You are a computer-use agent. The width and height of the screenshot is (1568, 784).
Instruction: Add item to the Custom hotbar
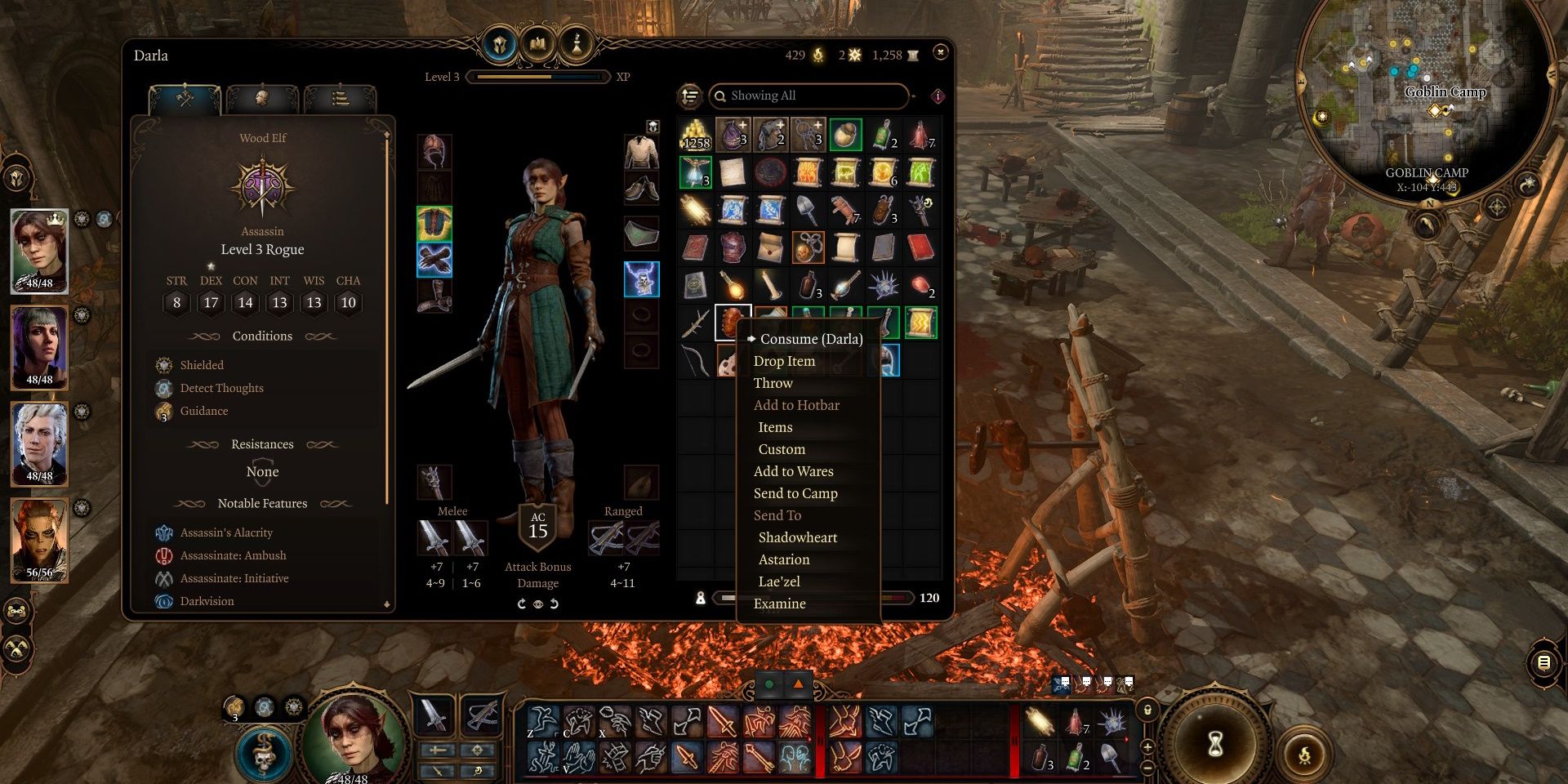coord(782,449)
